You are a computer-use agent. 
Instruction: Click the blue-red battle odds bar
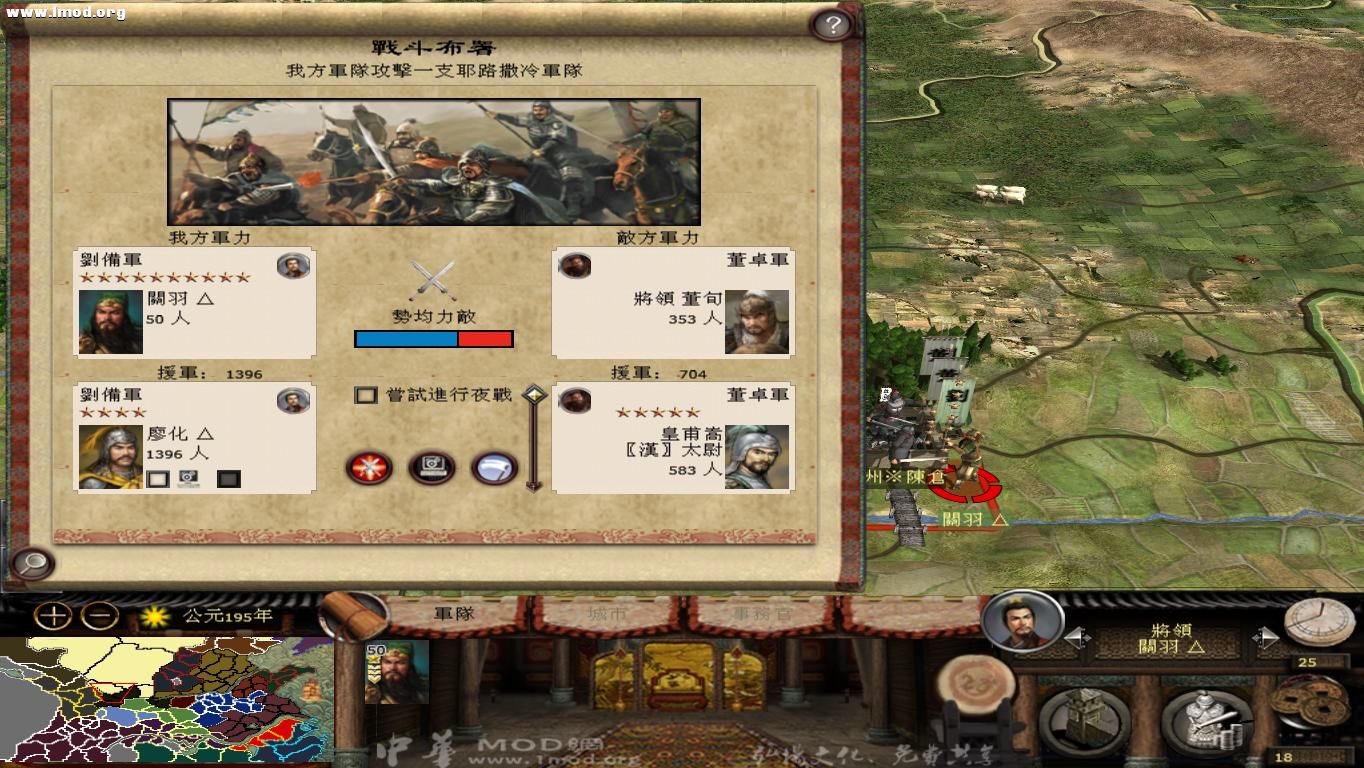tap(434, 338)
